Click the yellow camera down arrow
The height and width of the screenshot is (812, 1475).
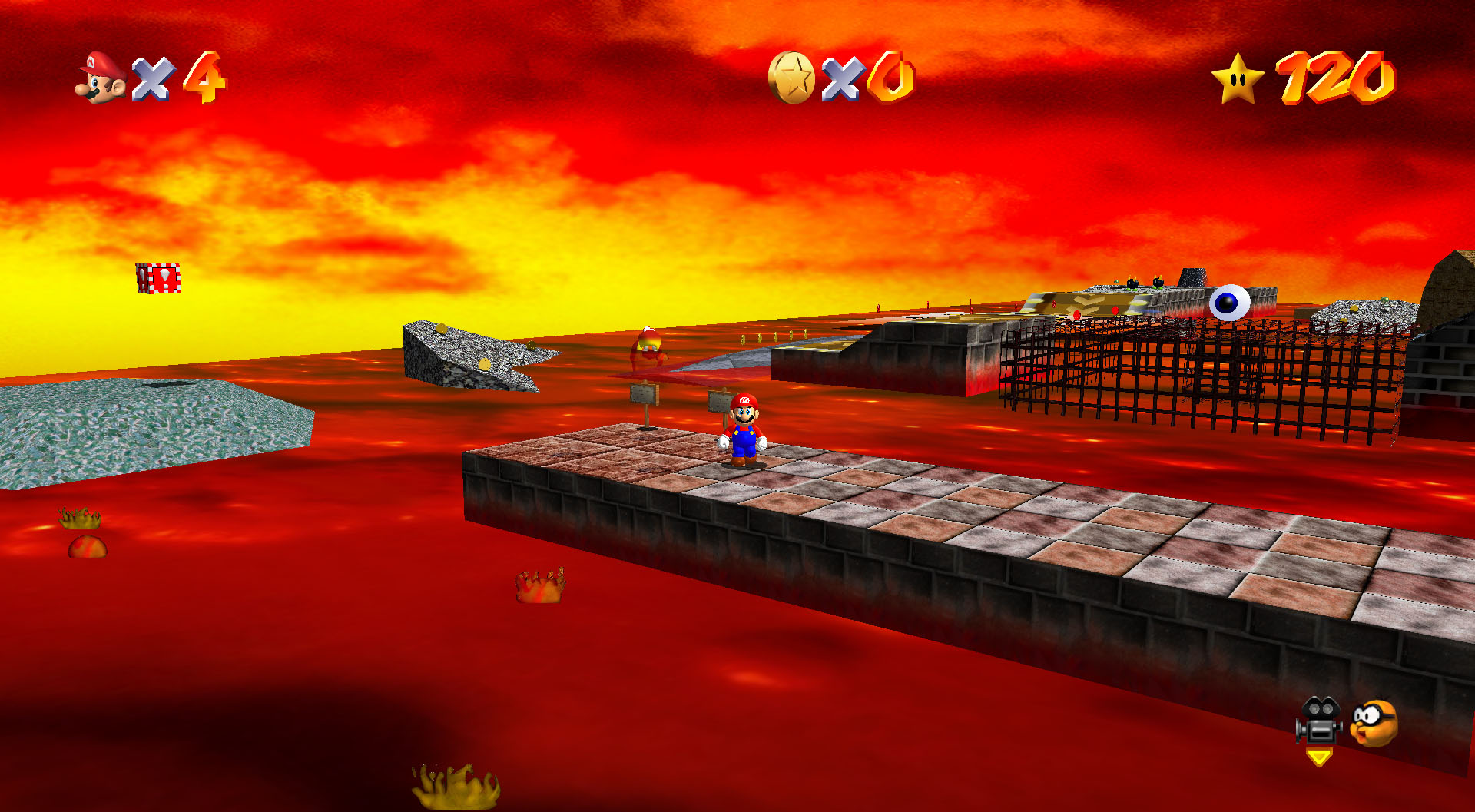tap(1319, 757)
